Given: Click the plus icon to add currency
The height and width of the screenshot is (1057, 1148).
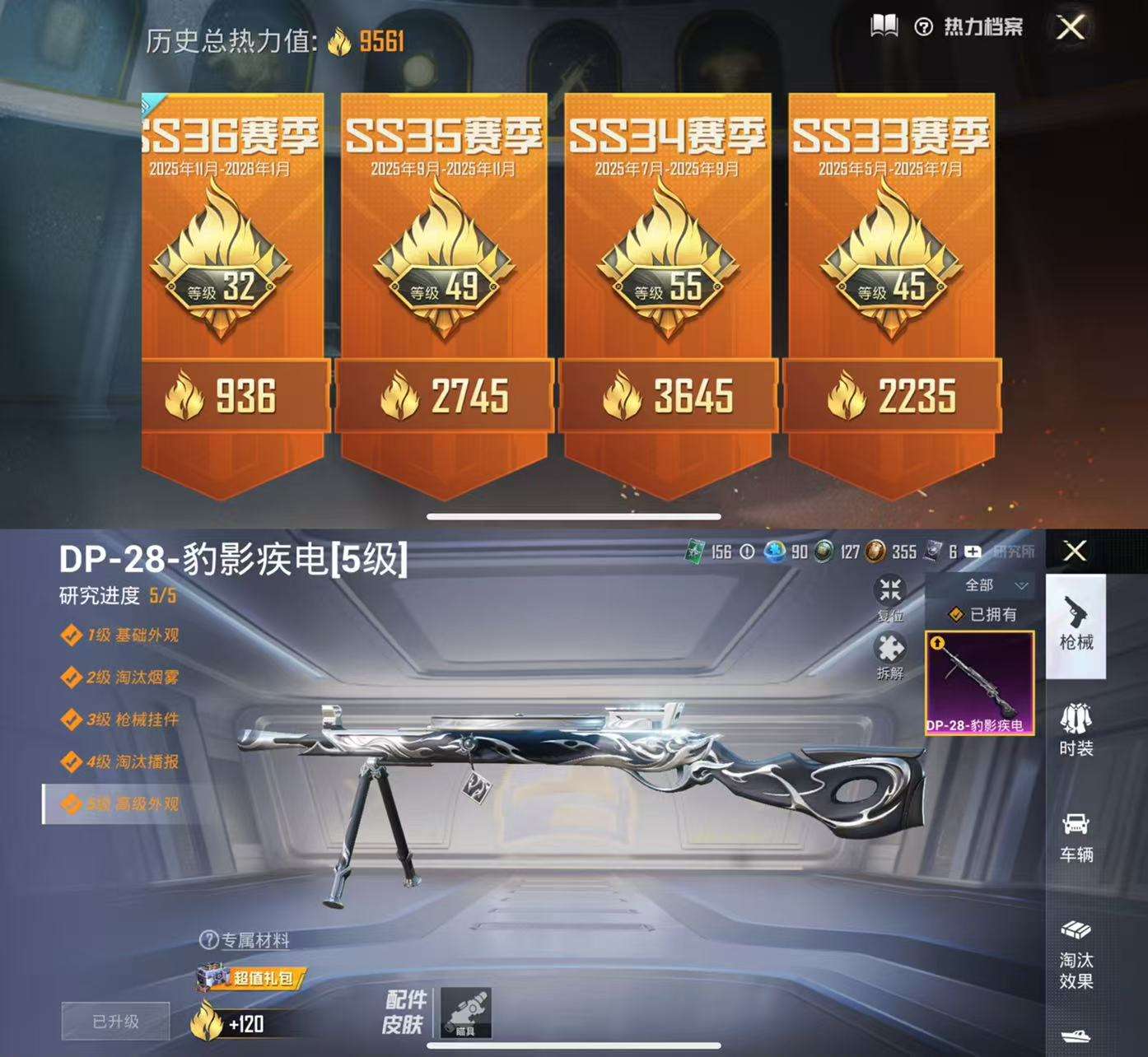Looking at the screenshot, I should pyautogui.click(x=974, y=553).
